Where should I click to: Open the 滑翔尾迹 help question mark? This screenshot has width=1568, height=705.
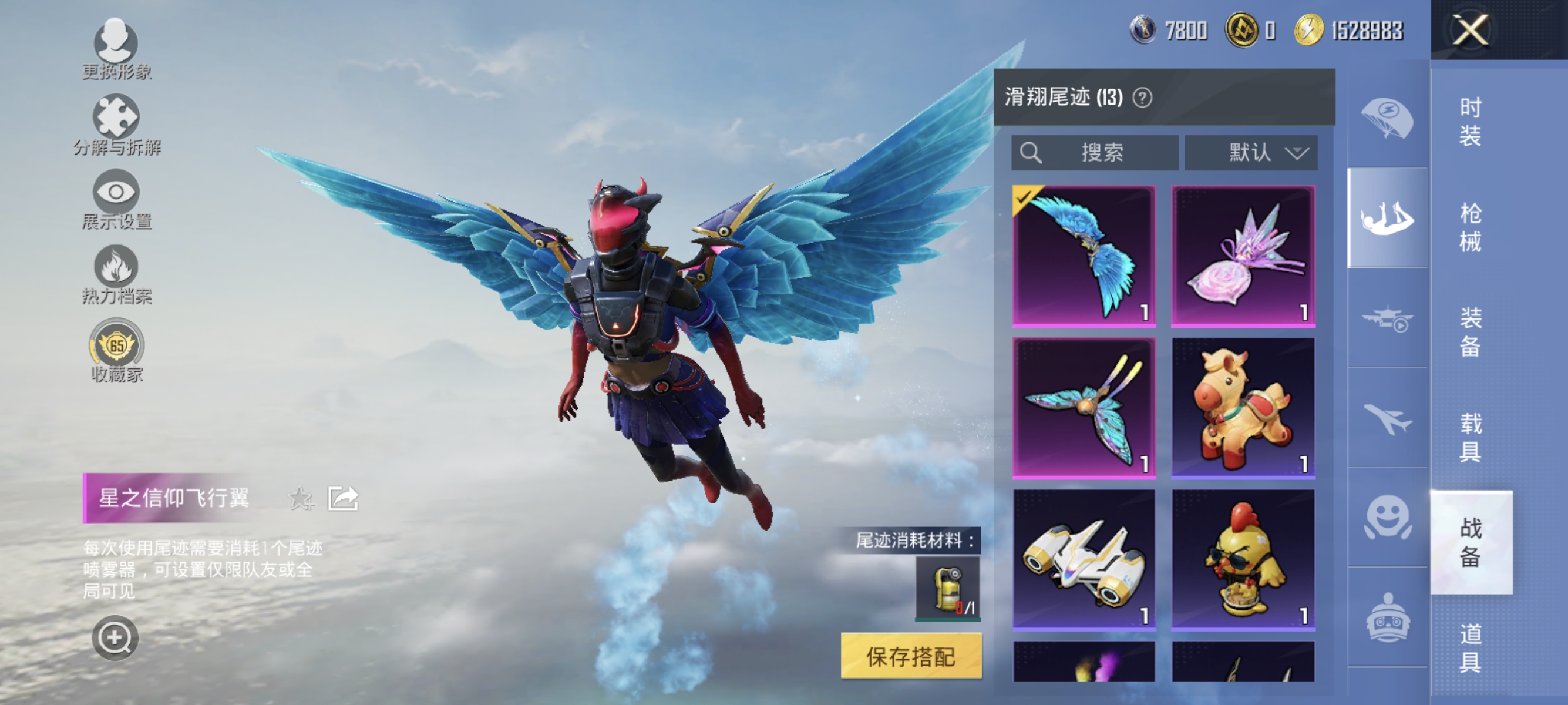(1143, 98)
